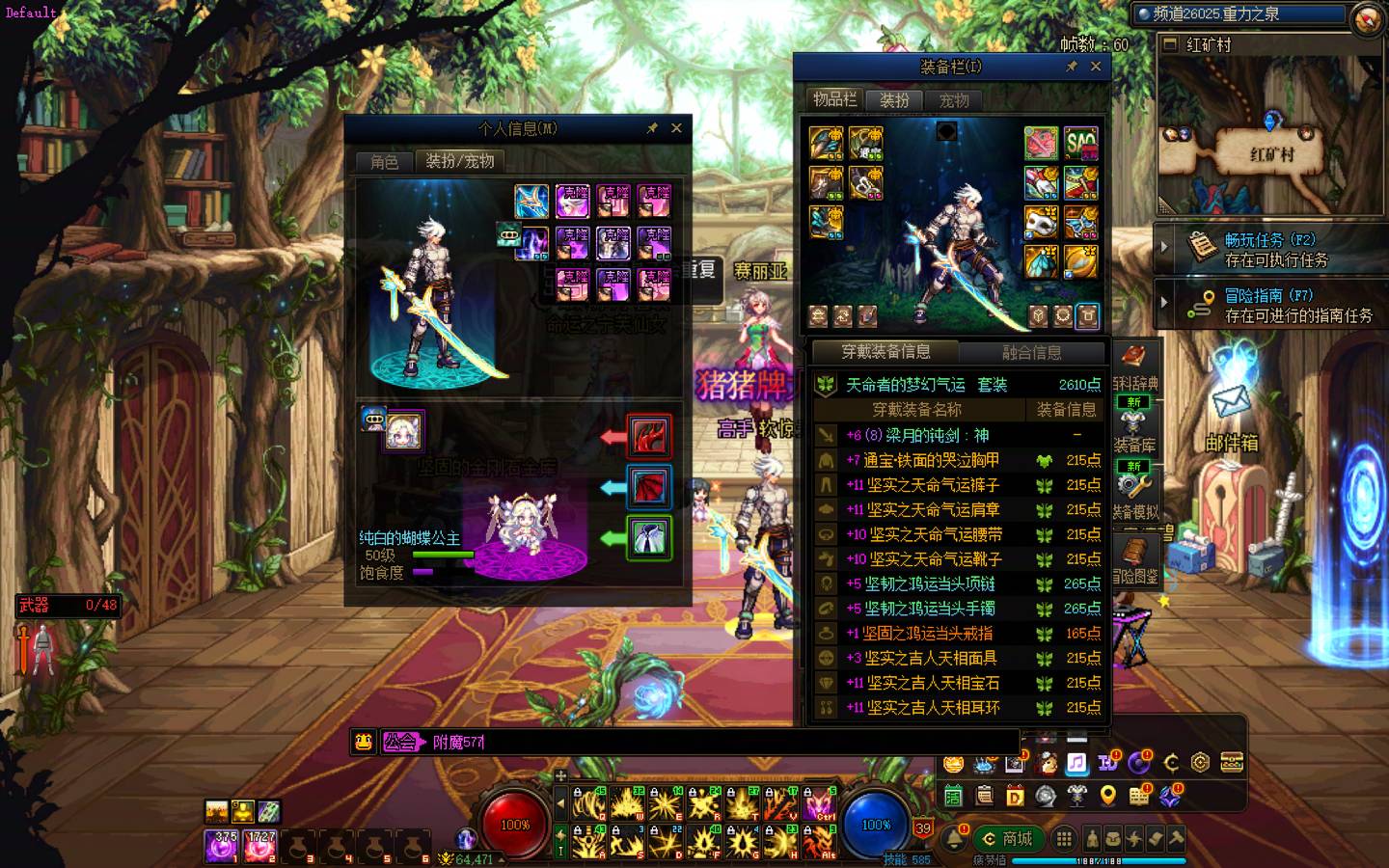
Task: Open the channel selector 频道26025
Action: pos(1239,14)
